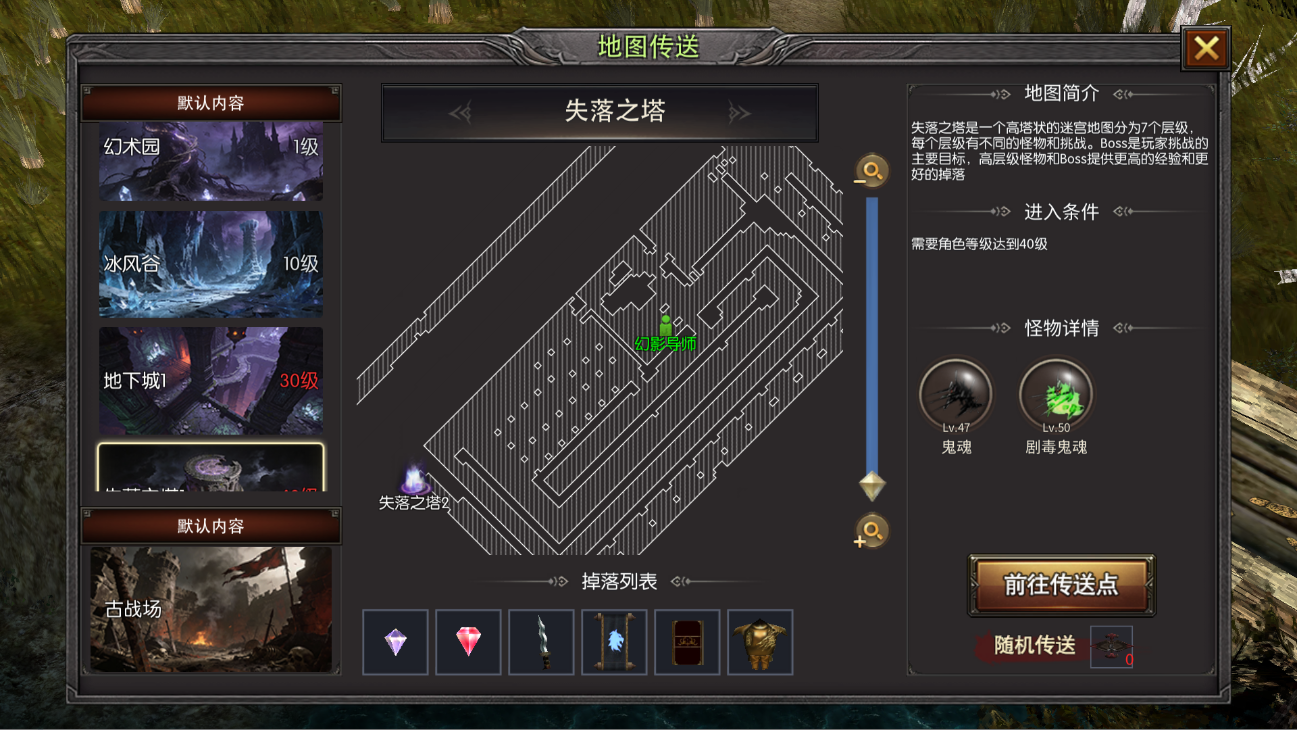The image size is (1297, 730).
Task: Show details of the 剧毒鬼魂 monster
Action: 1056,395
